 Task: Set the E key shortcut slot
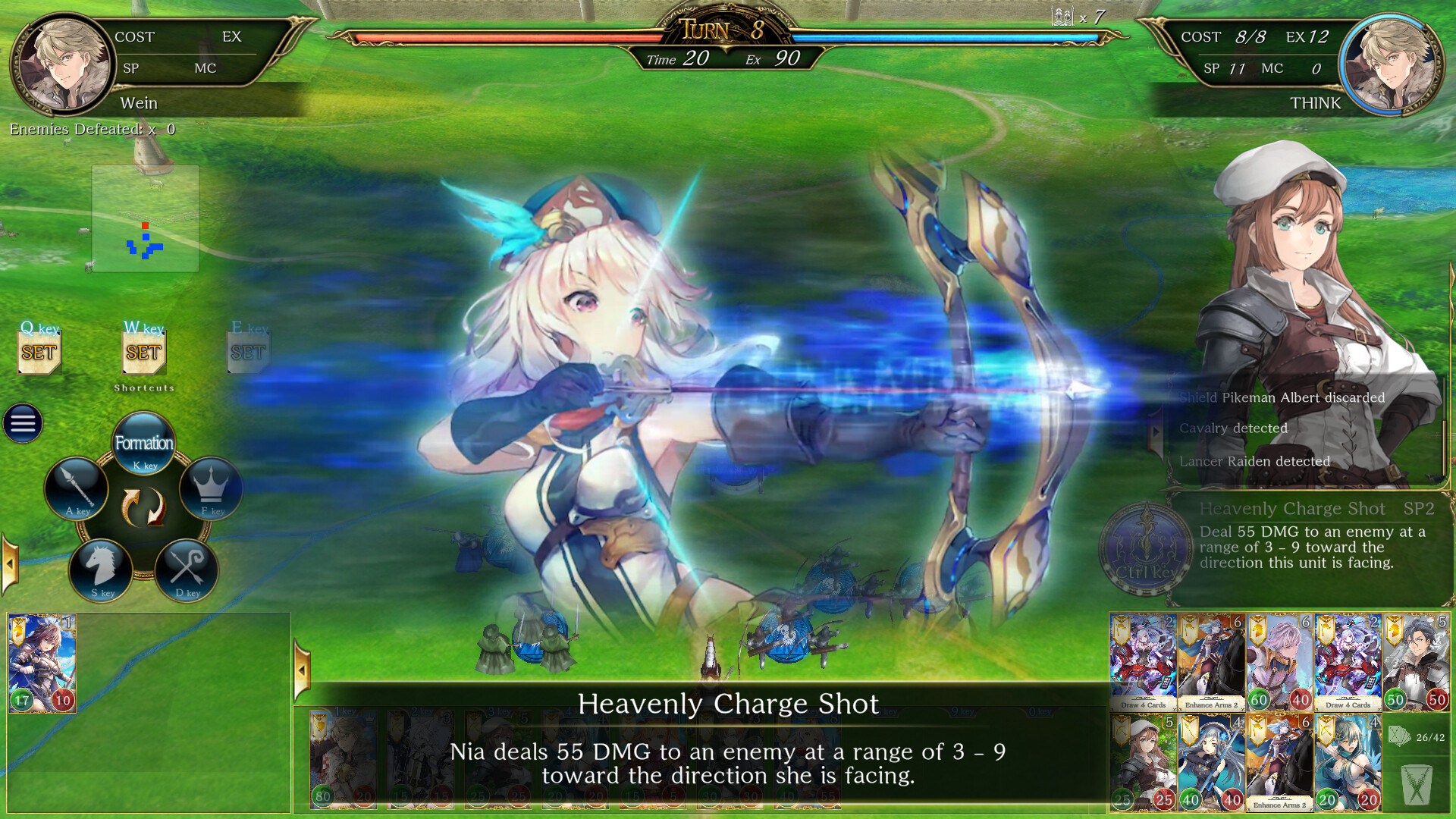247,350
